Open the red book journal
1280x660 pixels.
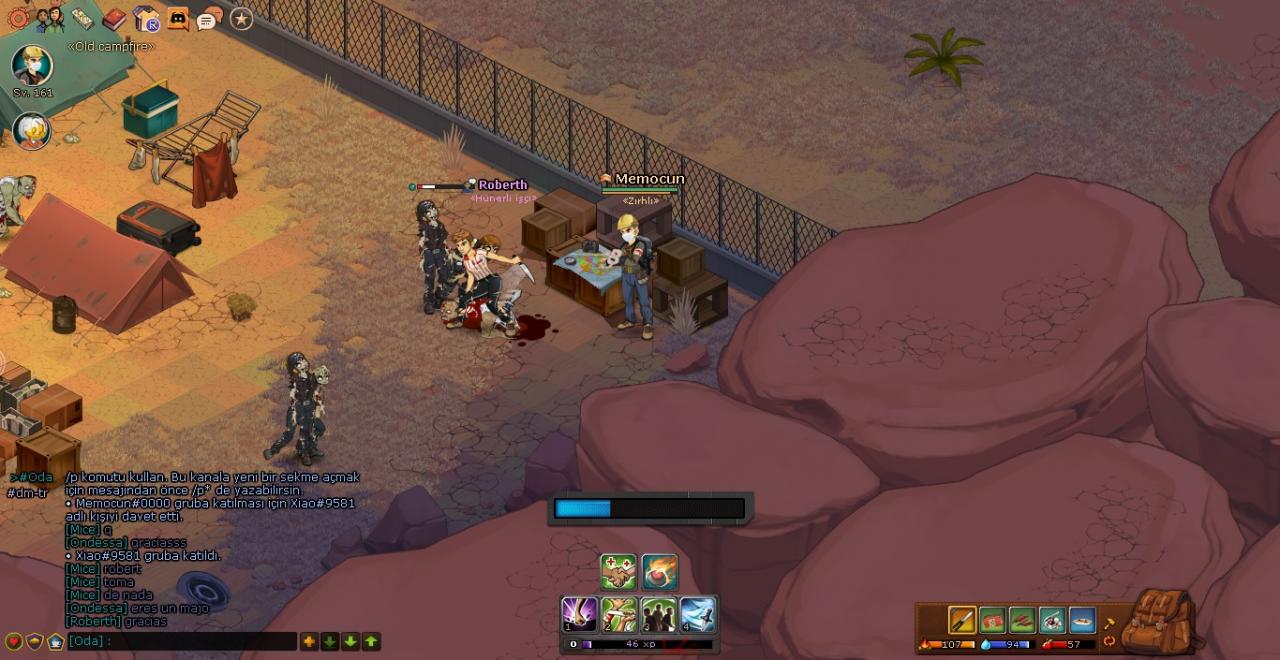pyautogui.click(x=115, y=18)
